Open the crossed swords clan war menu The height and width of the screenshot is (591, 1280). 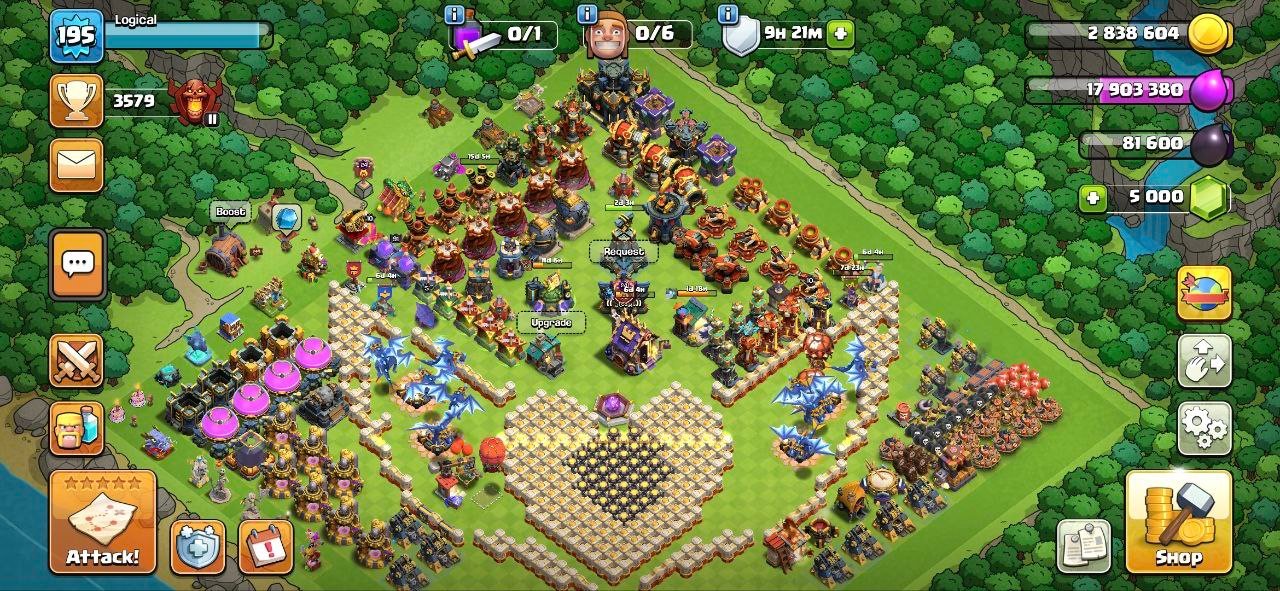pyautogui.click(x=77, y=360)
